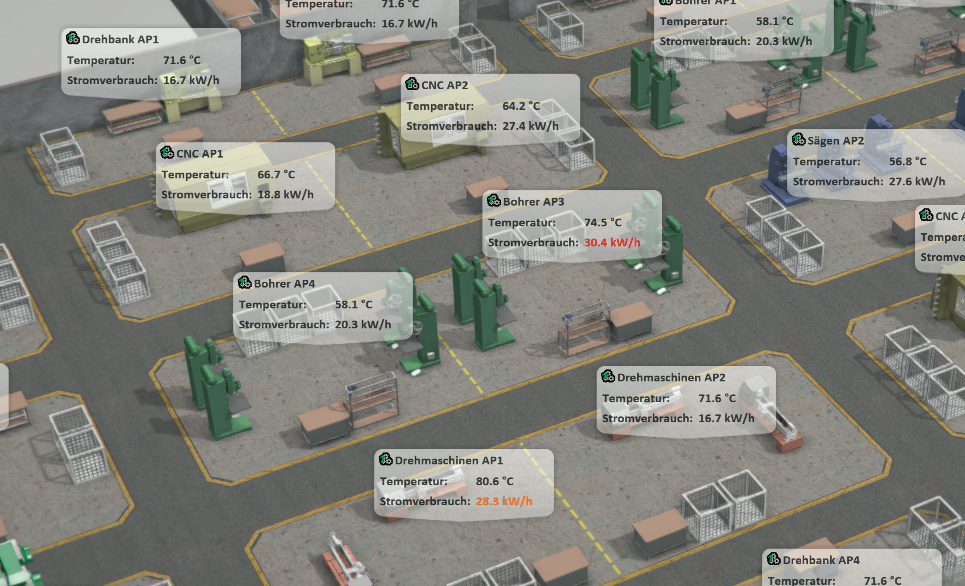Show the Sägen AP2 status card
This screenshot has width=965, height=586.
(x=875, y=162)
